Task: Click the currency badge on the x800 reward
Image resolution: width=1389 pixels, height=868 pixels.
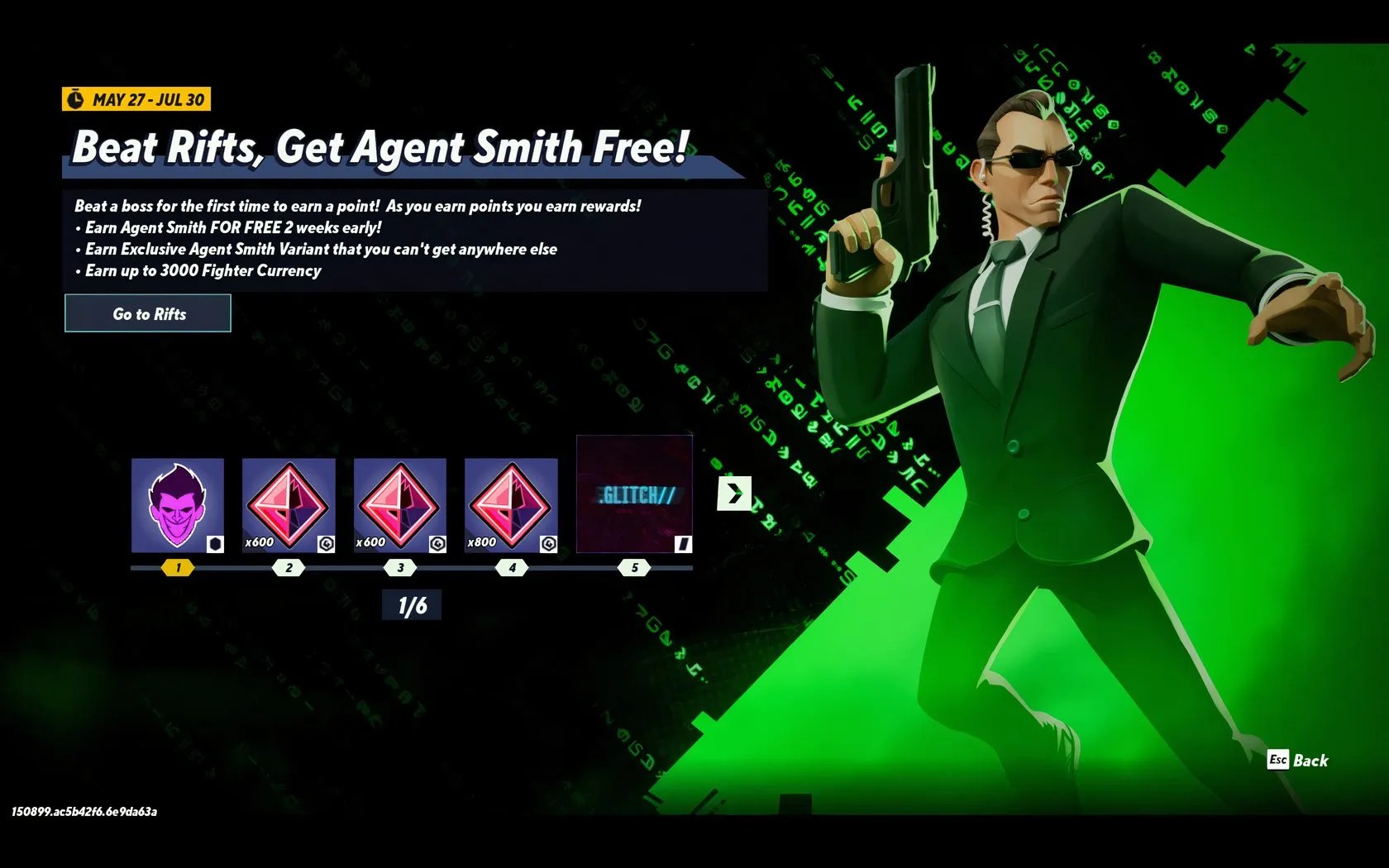Action: point(547,542)
